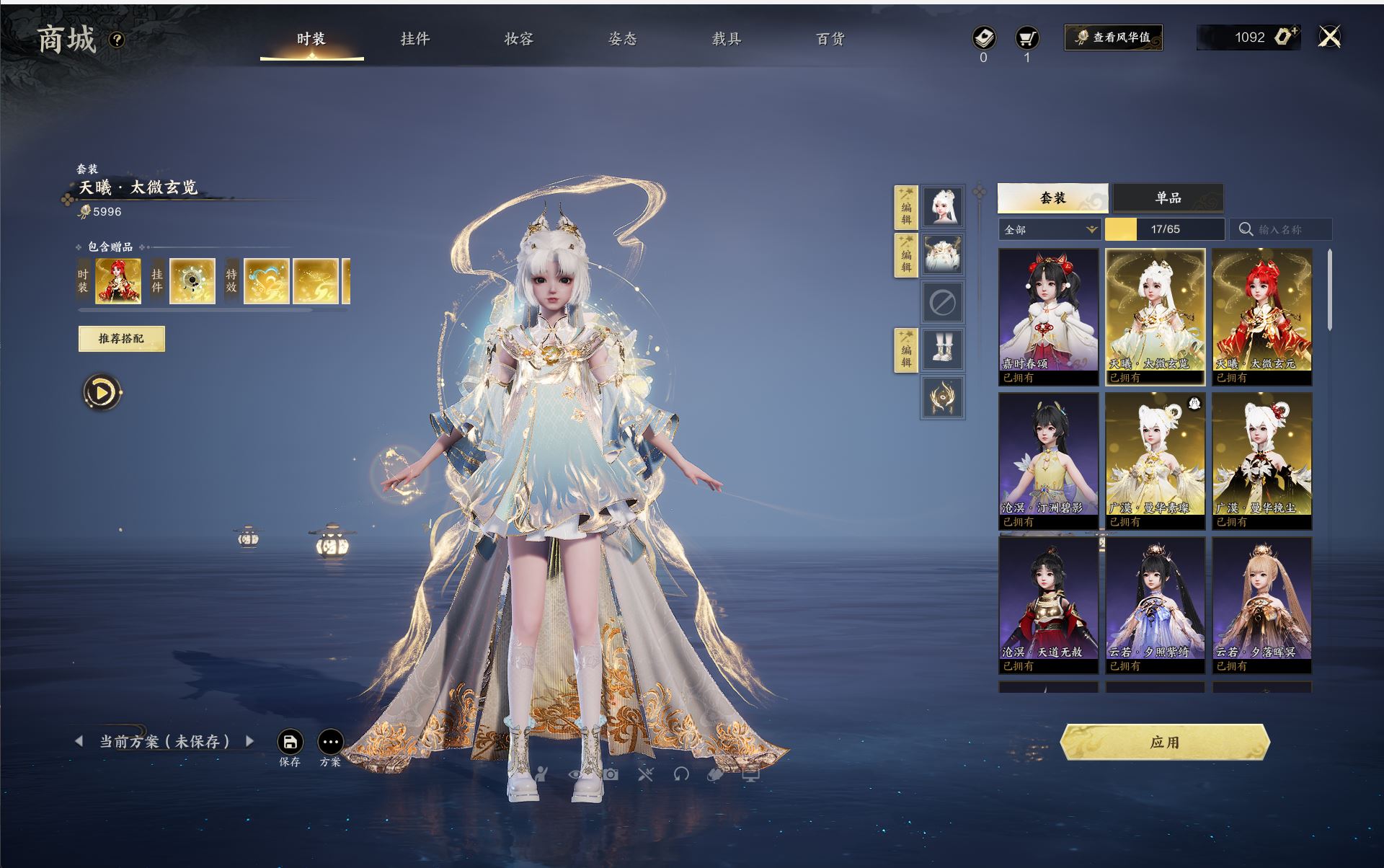Select the 嘉时春颂 outfit thumbnail
1384x868 pixels.
click(1048, 316)
